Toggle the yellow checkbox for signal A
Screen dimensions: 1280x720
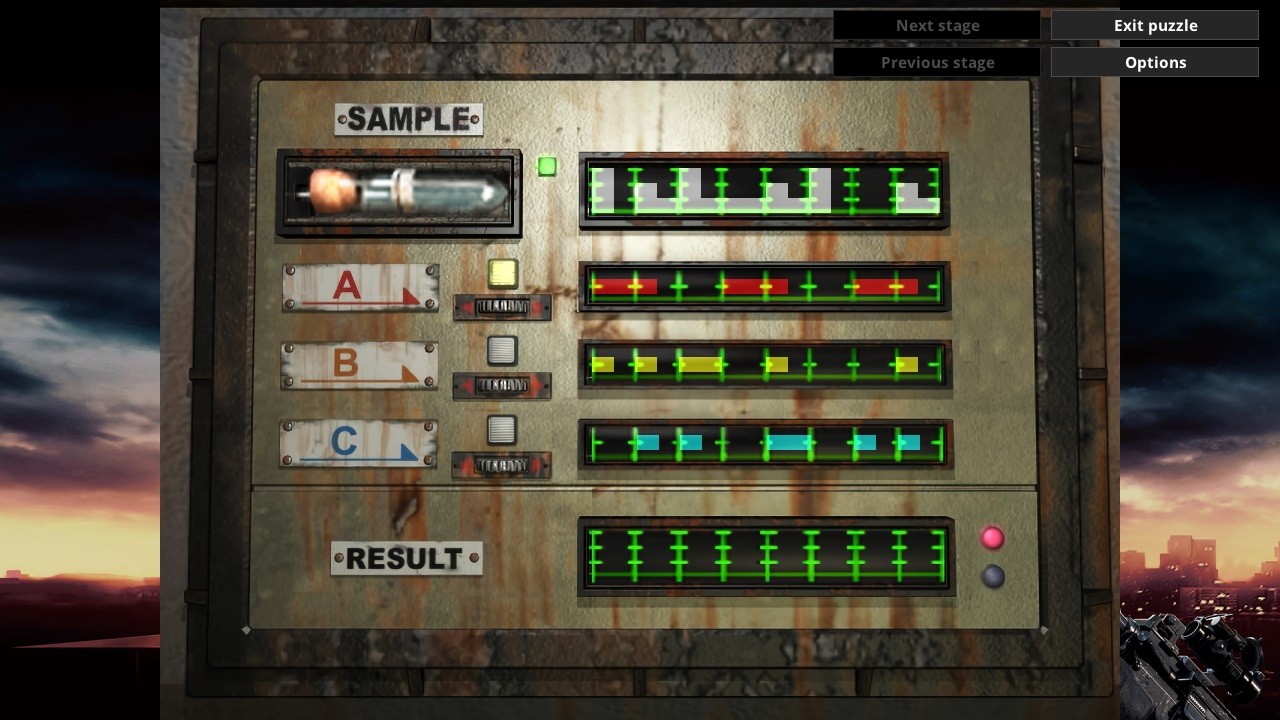point(503,273)
